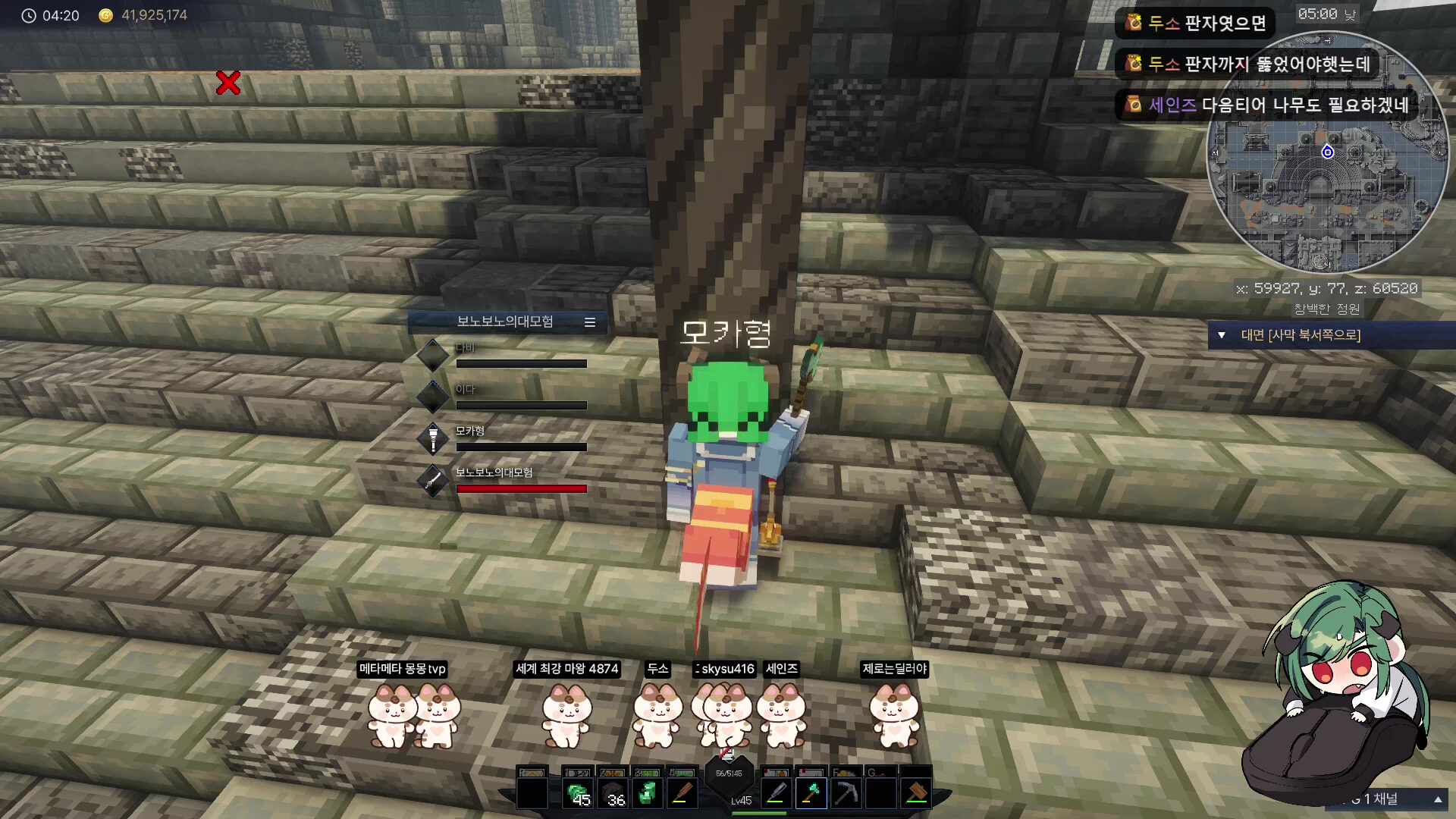The height and width of the screenshot is (819, 1456).
Task: Collapse the quest entry with the ▼ arrow
Action: pyautogui.click(x=1222, y=334)
